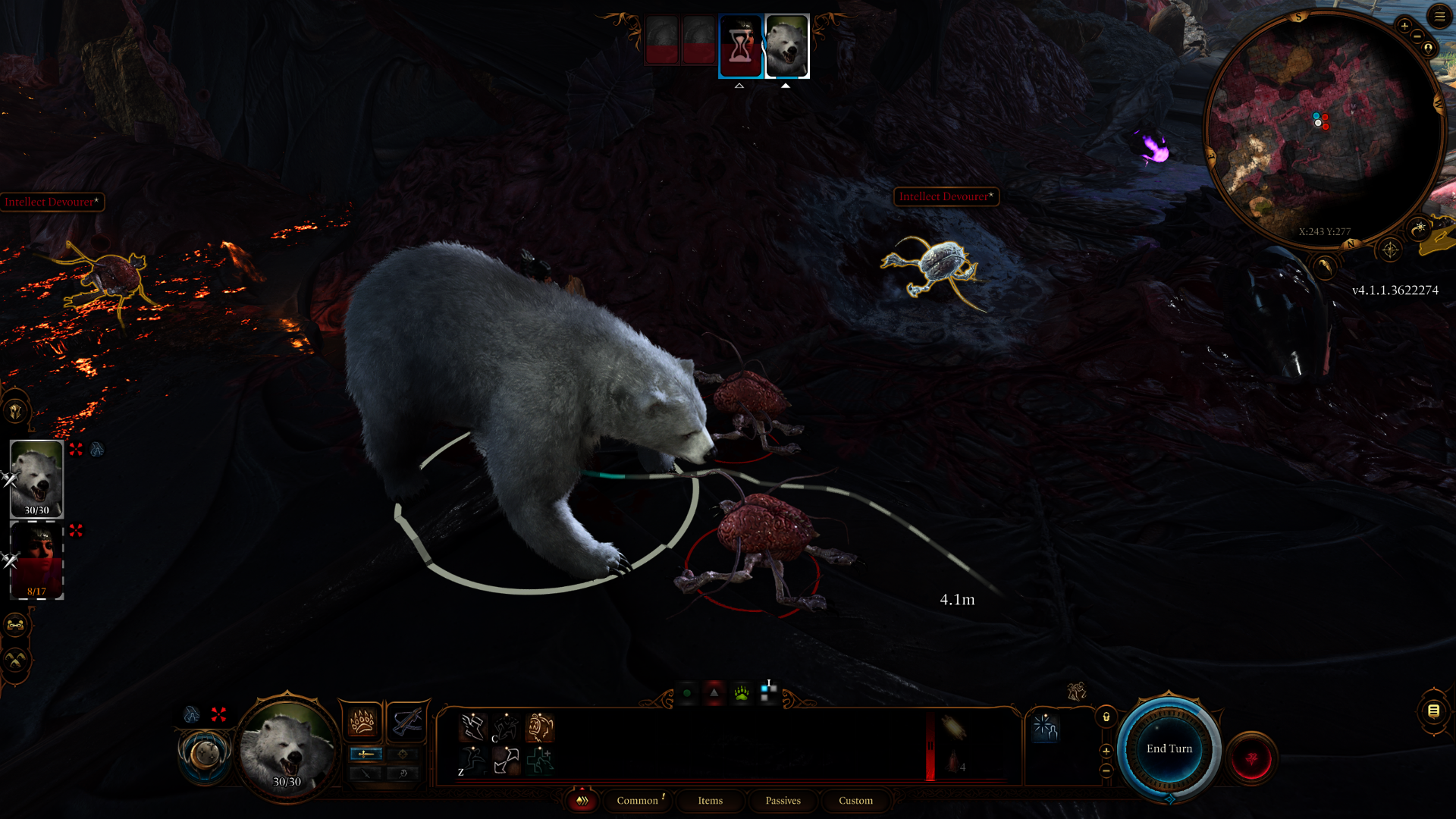The height and width of the screenshot is (819, 1456).
Task: Toggle the hotbar lock icon
Action: pos(1106,717)
